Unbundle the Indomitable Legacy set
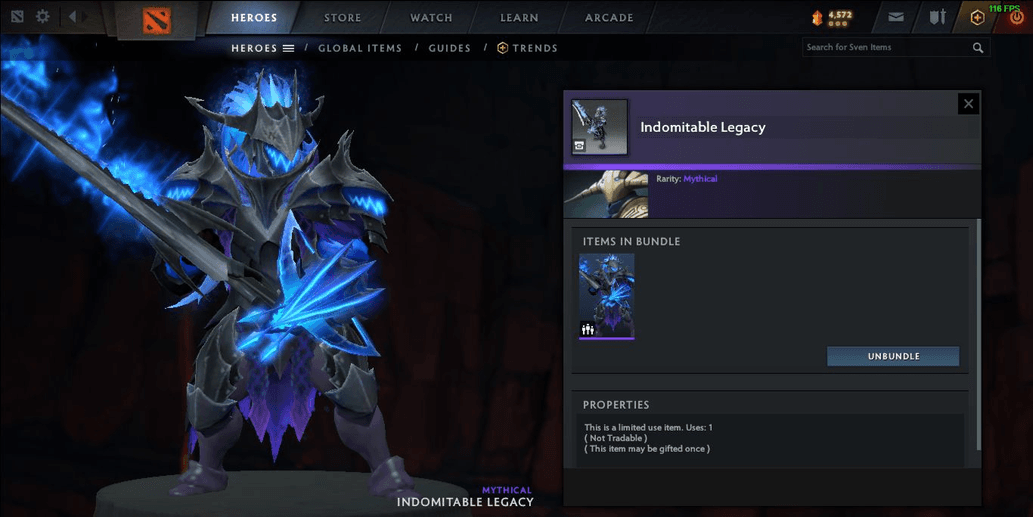 pos(892,356)
